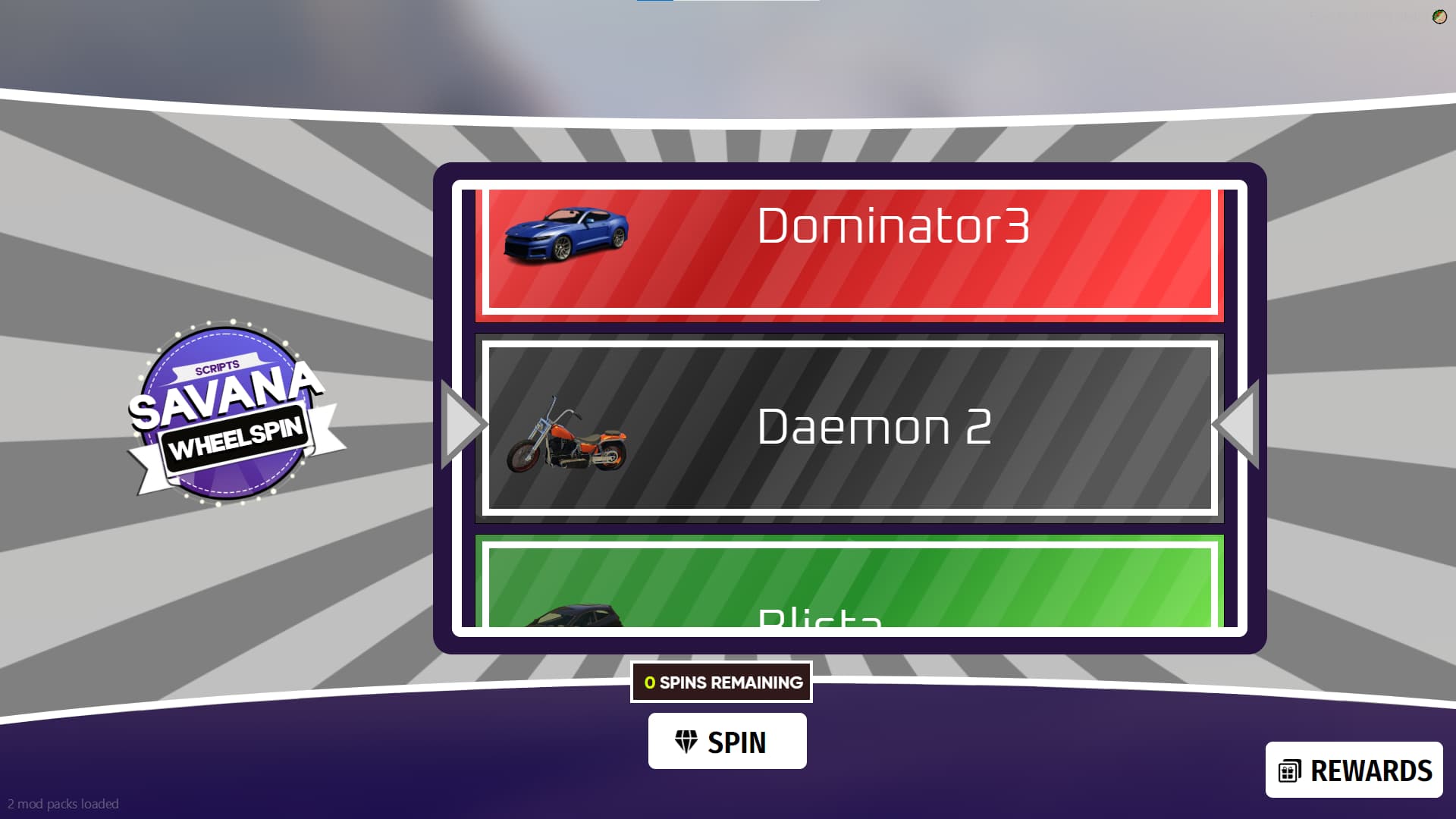
Task: Click the green zero on the spins counter
Action: pos(648,682)
